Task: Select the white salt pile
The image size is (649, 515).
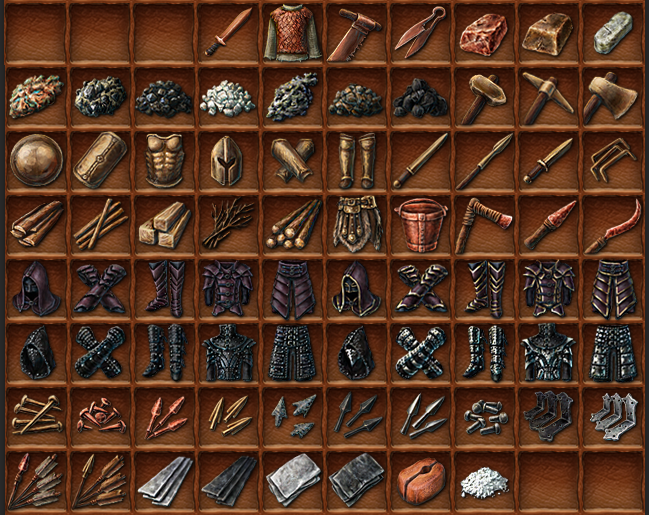Action: [484, 480]
